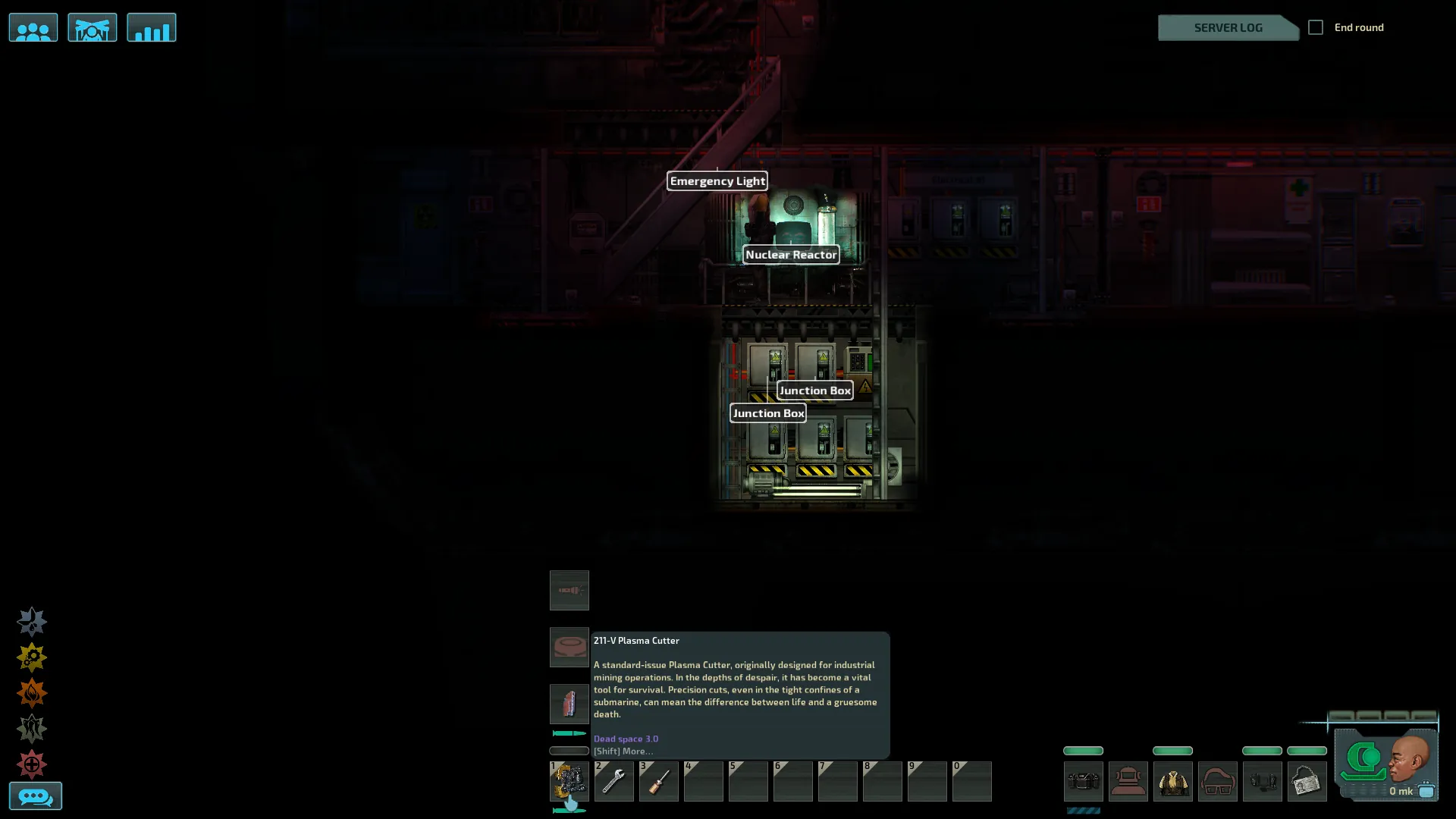
Task: Select the red magazine item slot
Action: (569, 704)
